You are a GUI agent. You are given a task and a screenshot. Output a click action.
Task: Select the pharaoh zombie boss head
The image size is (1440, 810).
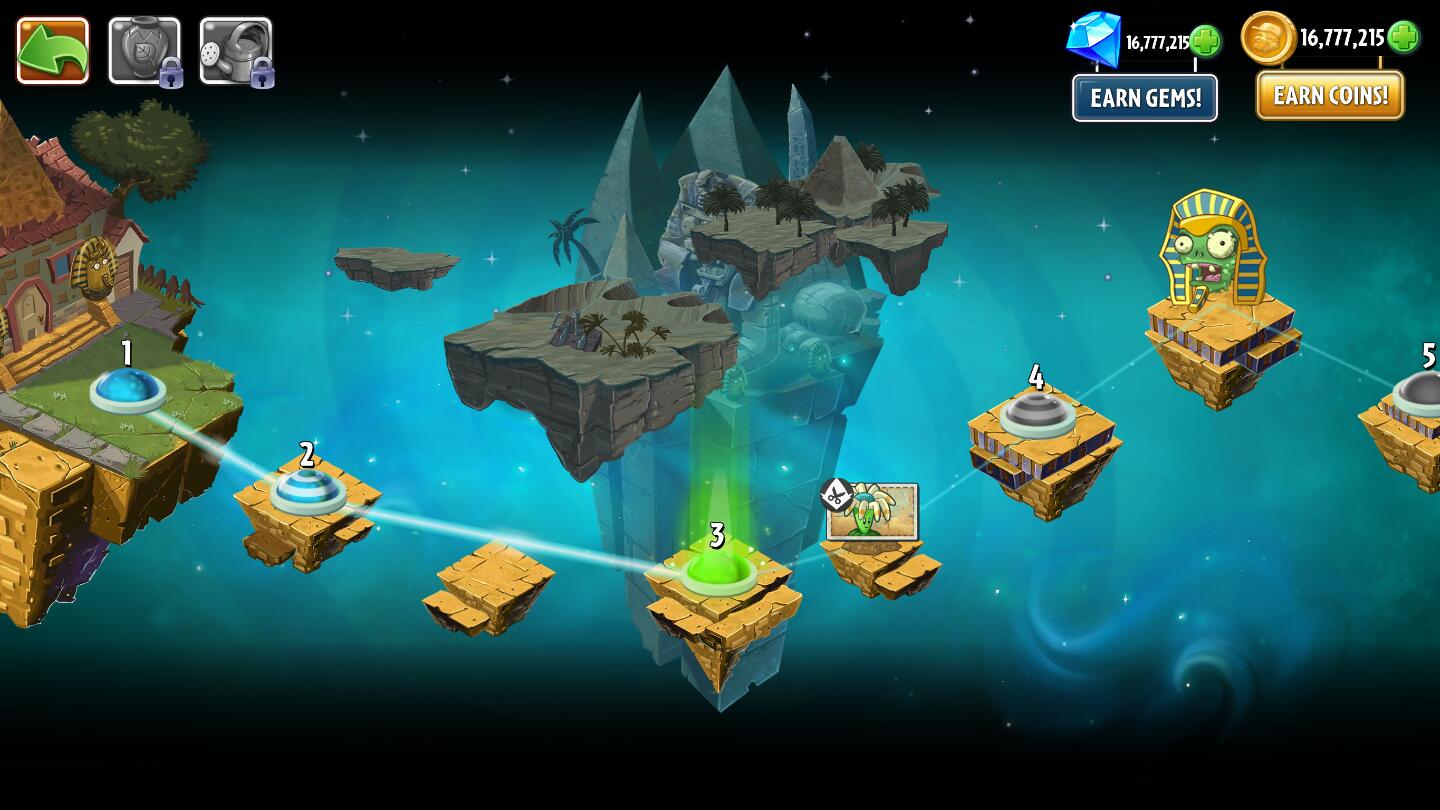(x=1207, y=243)
